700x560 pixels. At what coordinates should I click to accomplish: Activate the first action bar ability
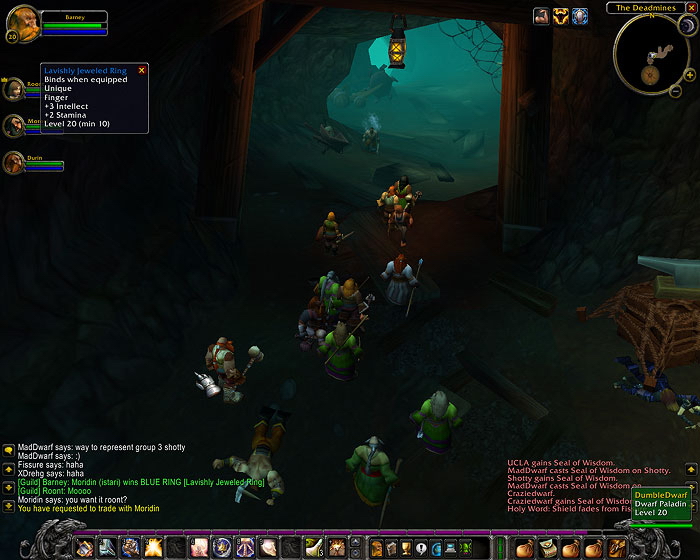tap(84, 547)
